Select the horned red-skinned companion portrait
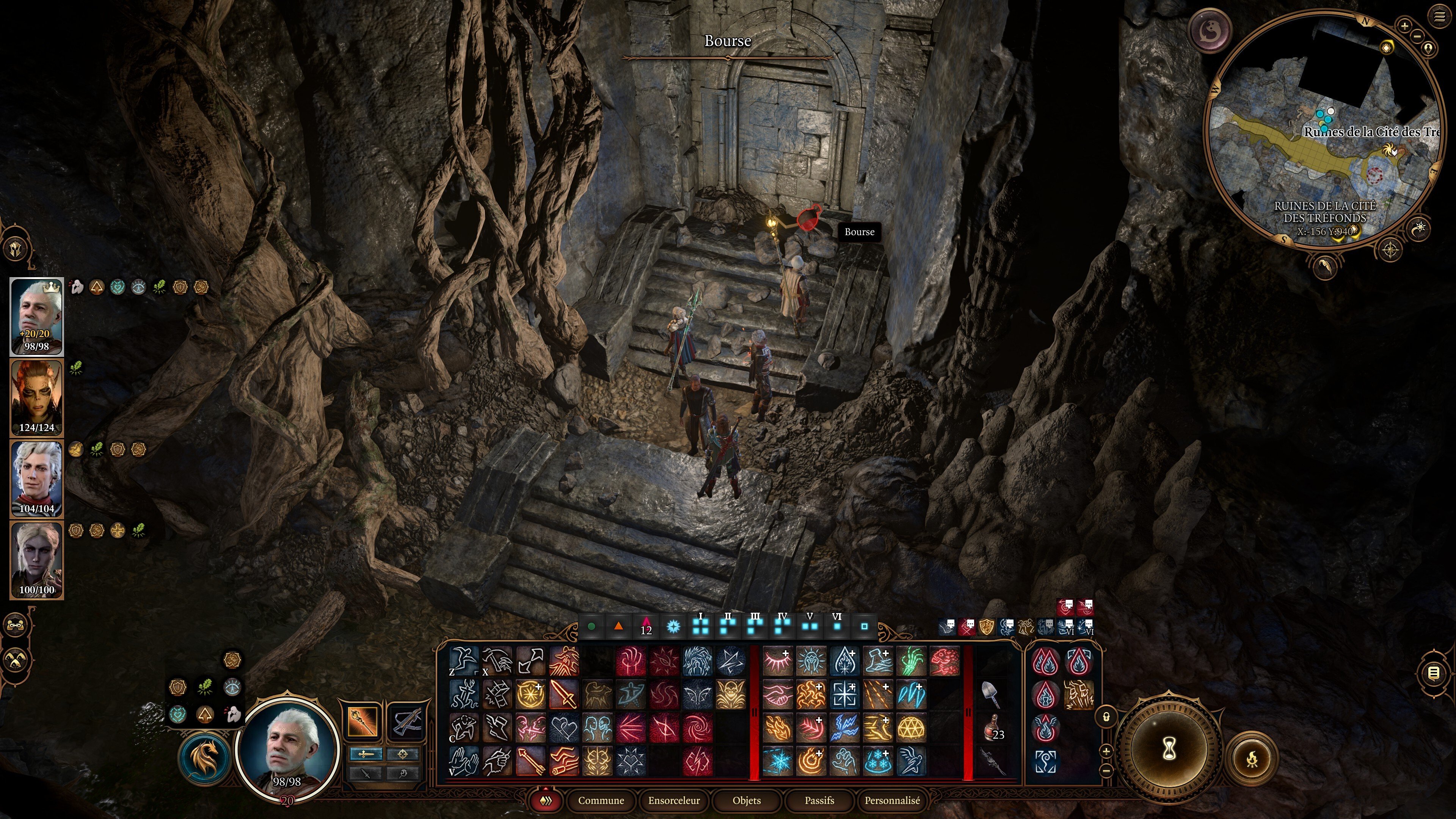This screenshot has width=1456, height=819. click(x=37, y=397)
